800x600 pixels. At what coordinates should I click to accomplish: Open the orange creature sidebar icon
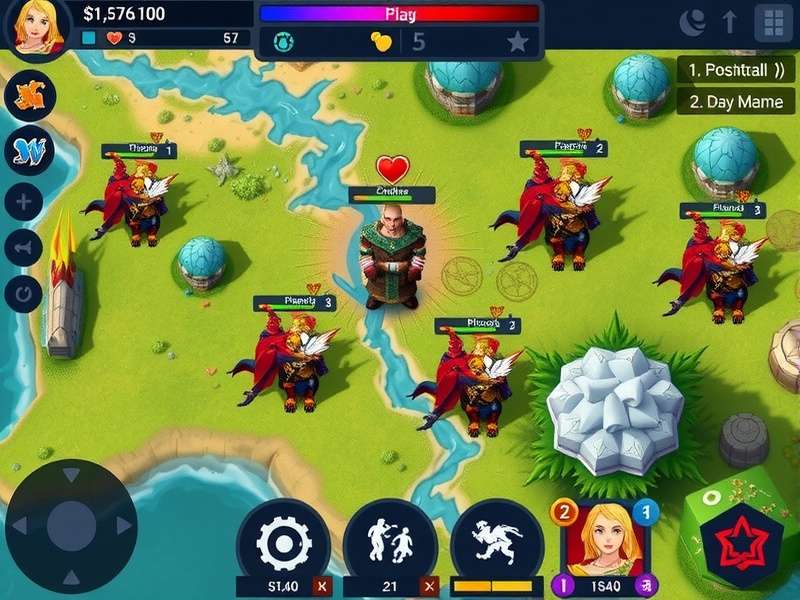29,98
